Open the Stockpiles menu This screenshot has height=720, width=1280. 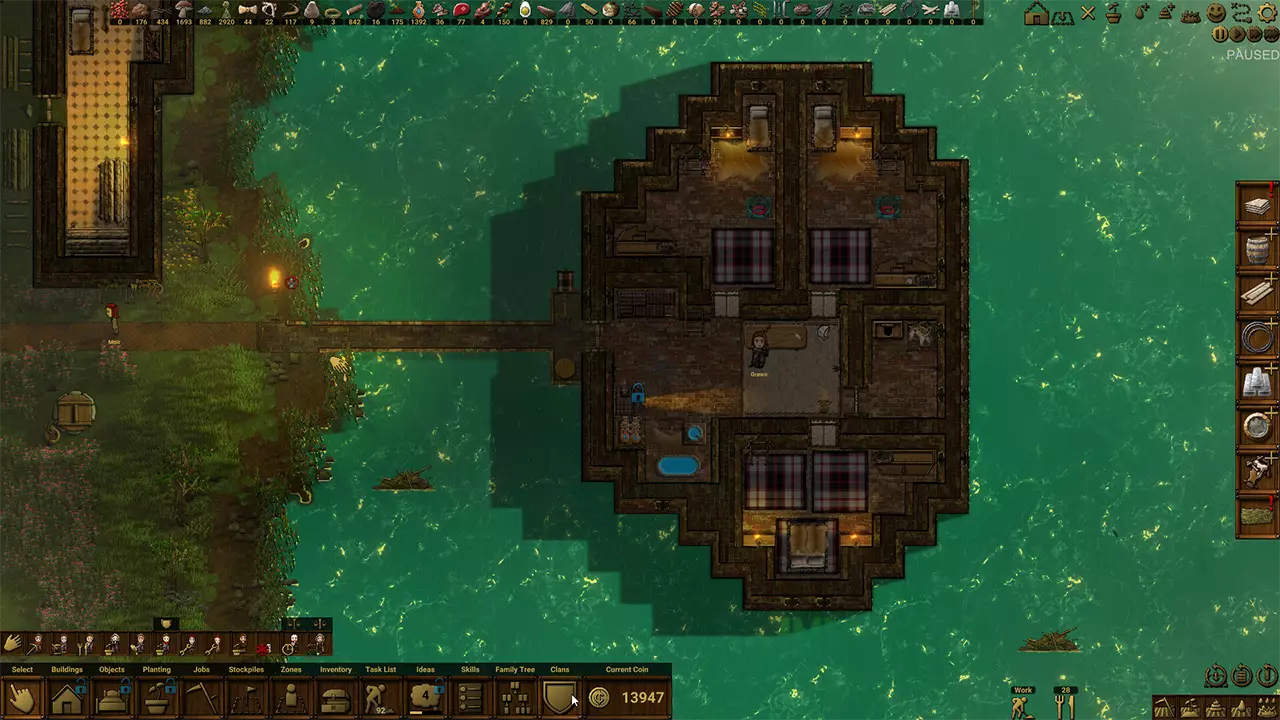point(246,697)
